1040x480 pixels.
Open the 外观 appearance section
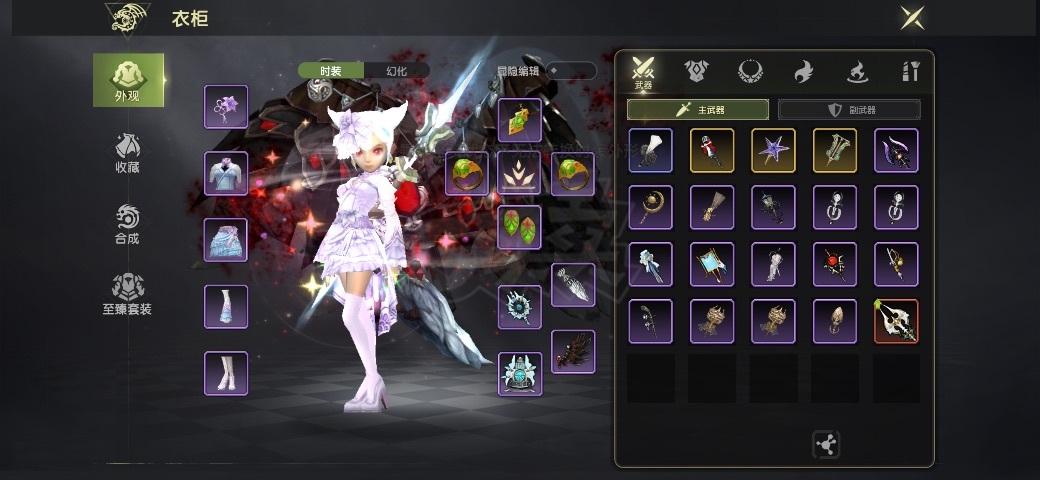[x=128, y=80]
